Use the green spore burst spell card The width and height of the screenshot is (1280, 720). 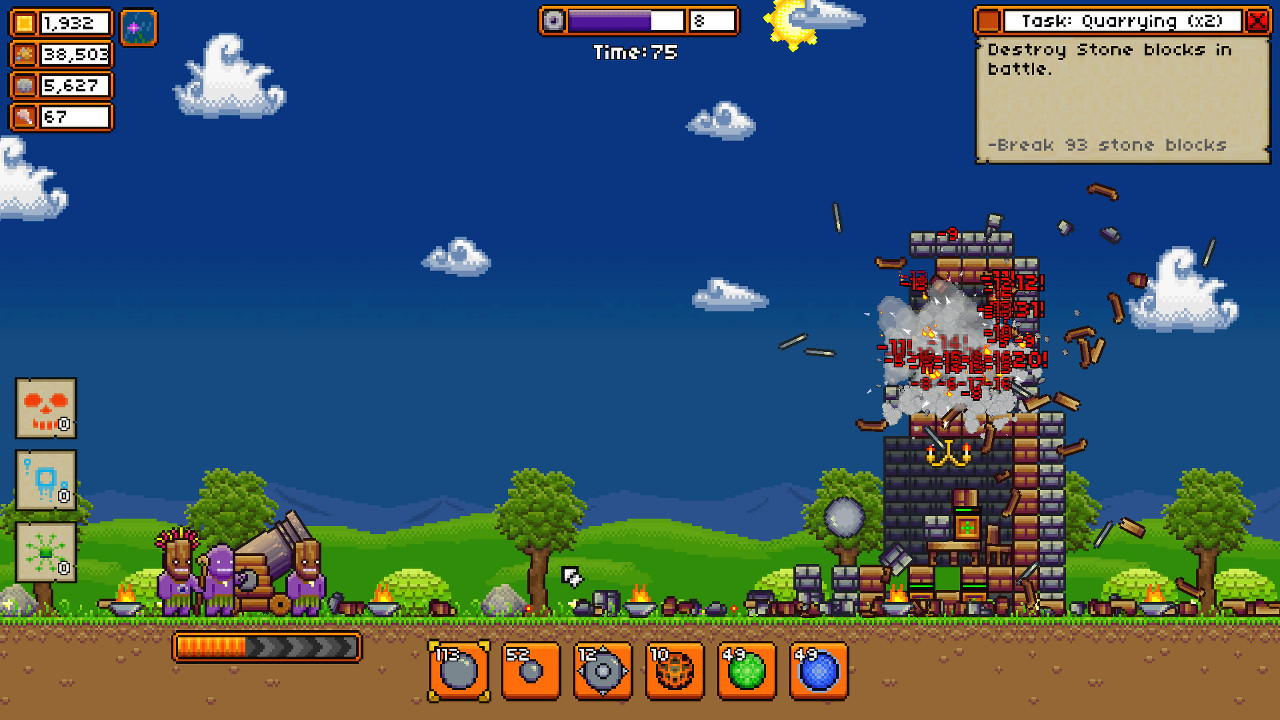pos(45,552)
